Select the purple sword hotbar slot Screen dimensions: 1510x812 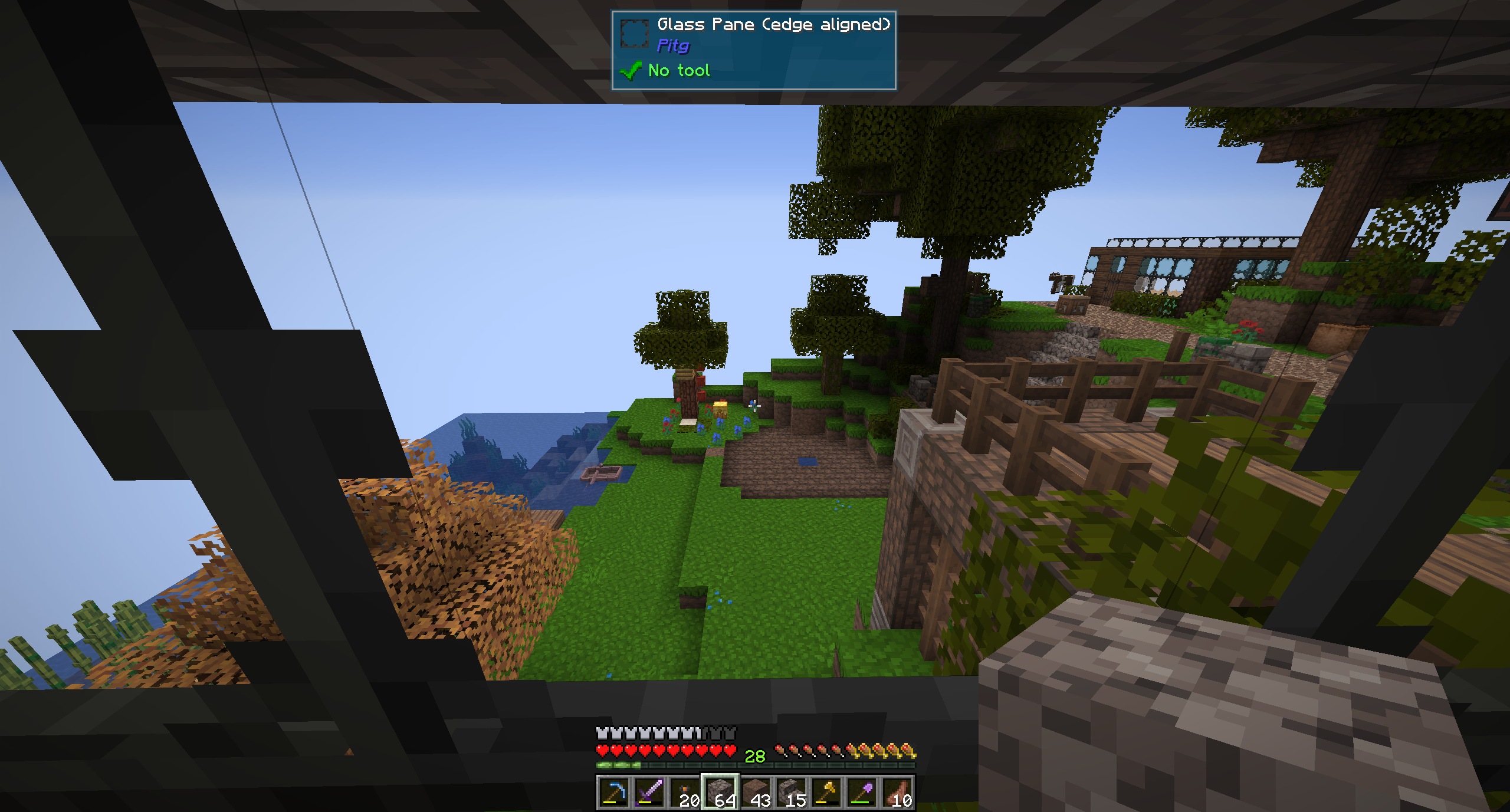tap(649, 792)
